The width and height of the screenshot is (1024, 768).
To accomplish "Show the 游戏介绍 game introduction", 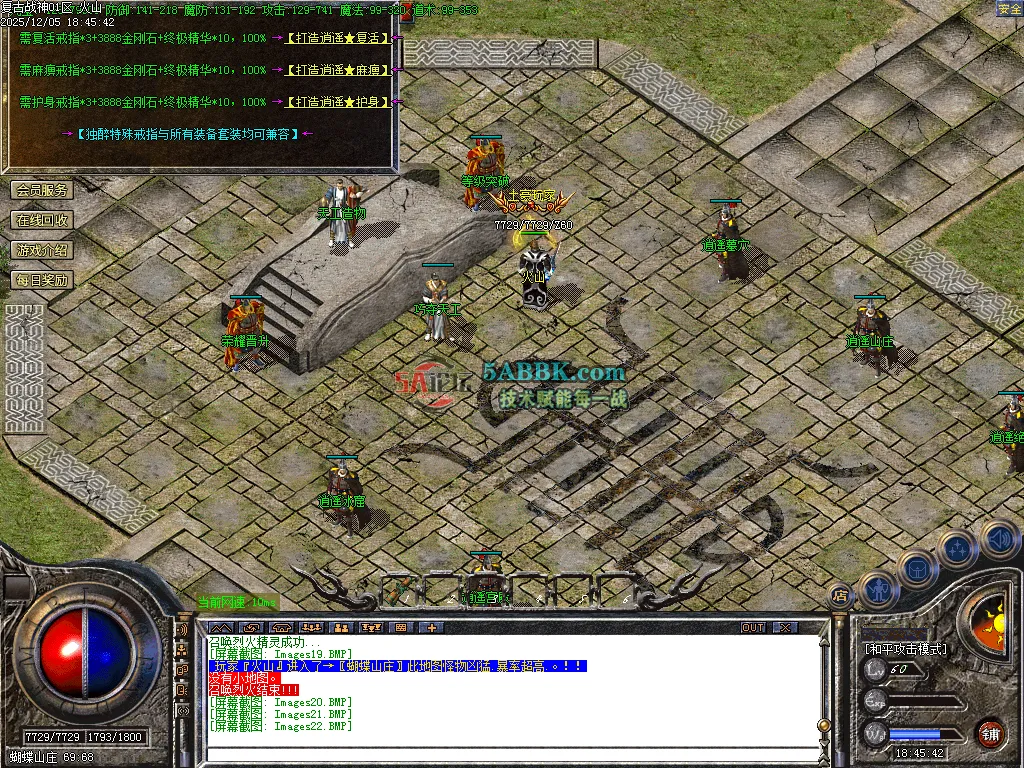I will pos(42,250).
